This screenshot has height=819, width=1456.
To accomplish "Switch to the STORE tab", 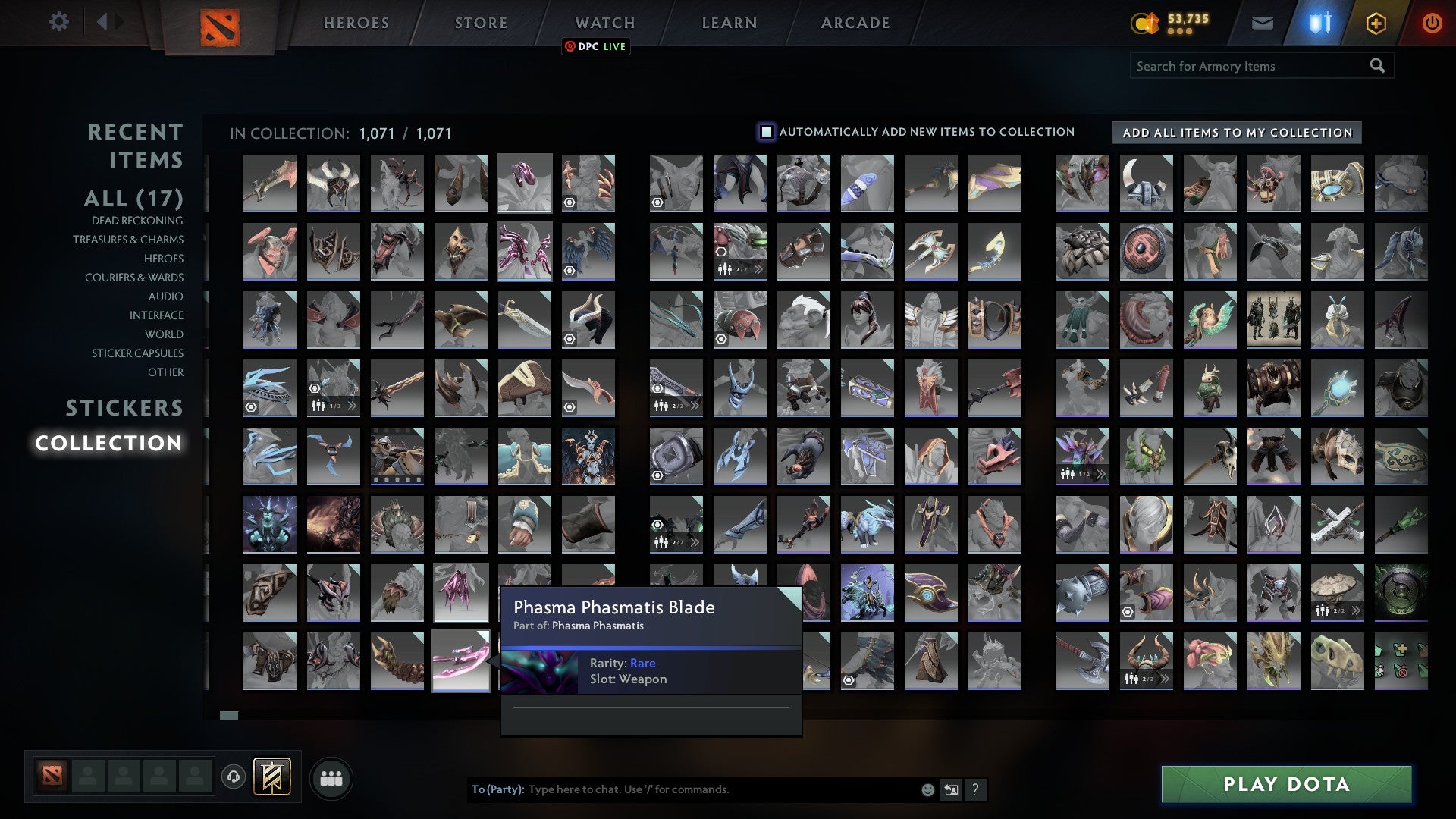I will pyautogui.click(x=480, y=22).
